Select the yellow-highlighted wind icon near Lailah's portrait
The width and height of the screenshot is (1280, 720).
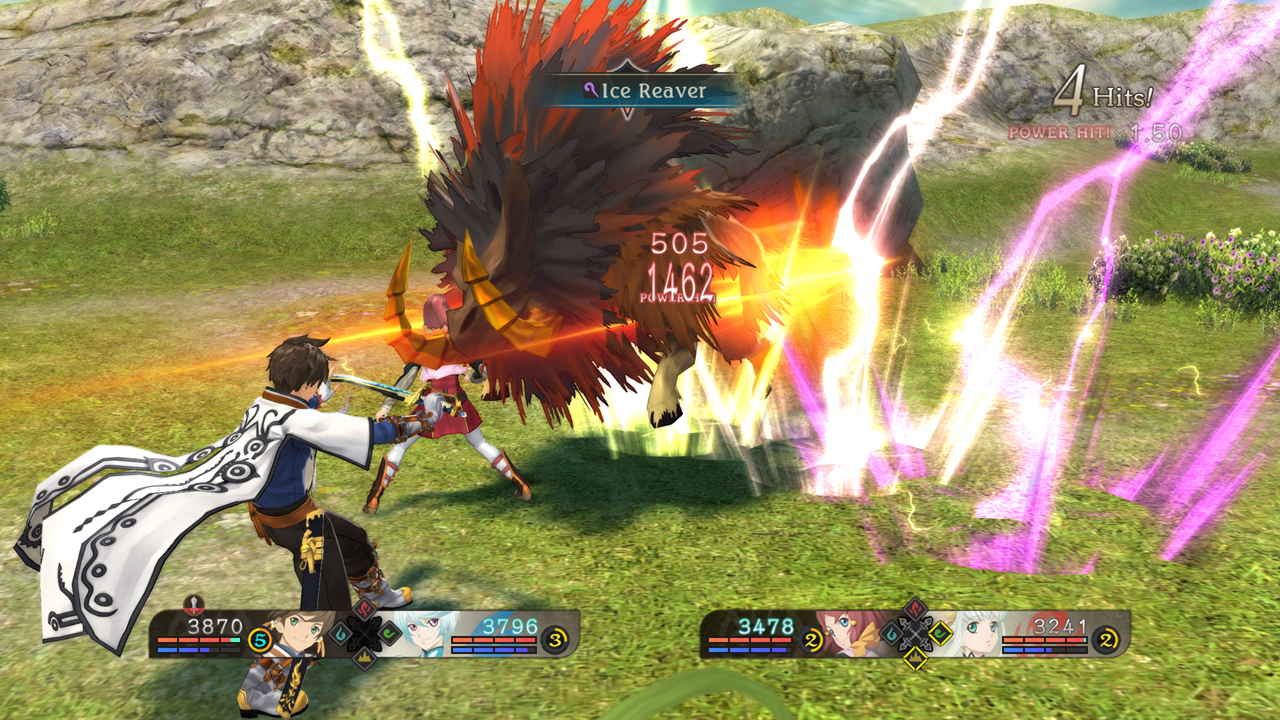(x=939, y=633)
